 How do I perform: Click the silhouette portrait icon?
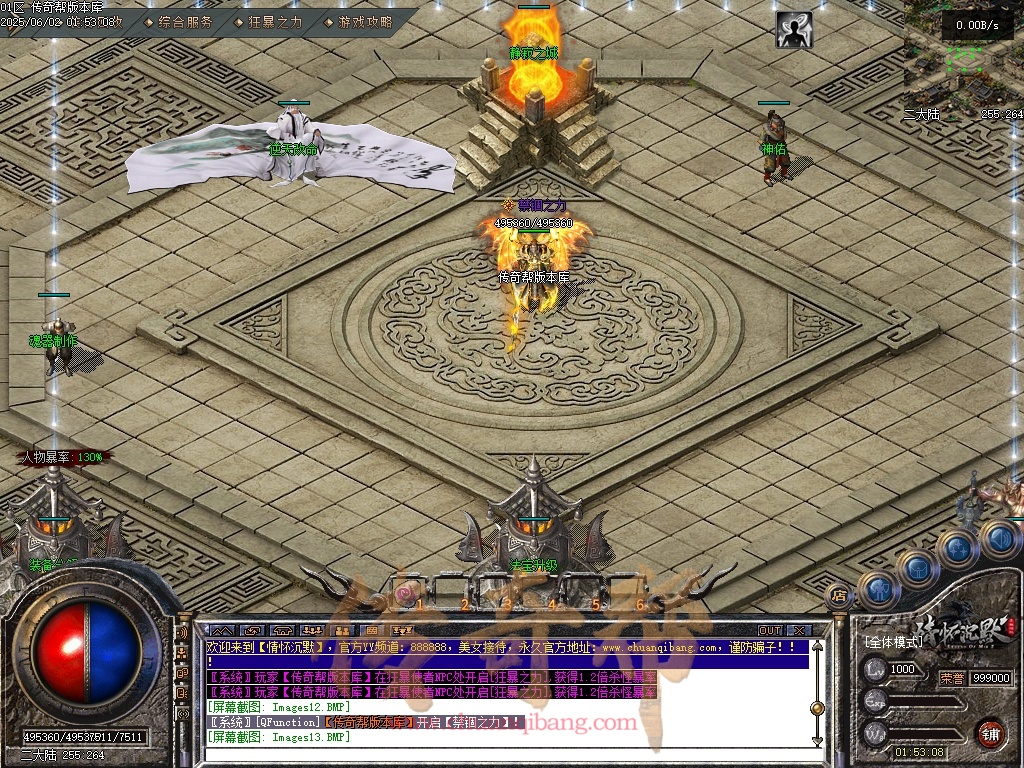(x=794, y=30)
